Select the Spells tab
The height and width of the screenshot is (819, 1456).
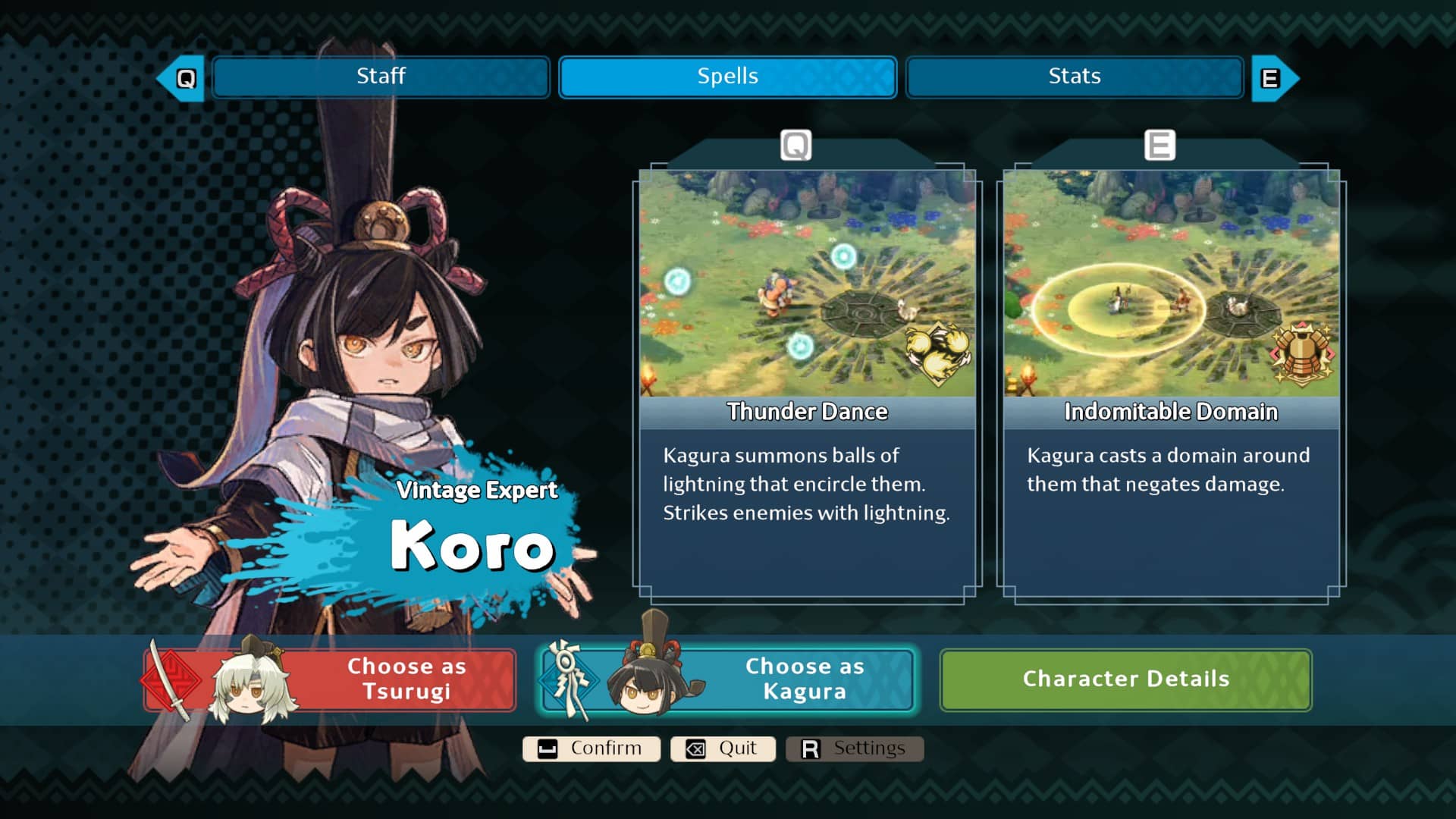tap(727, 77)
